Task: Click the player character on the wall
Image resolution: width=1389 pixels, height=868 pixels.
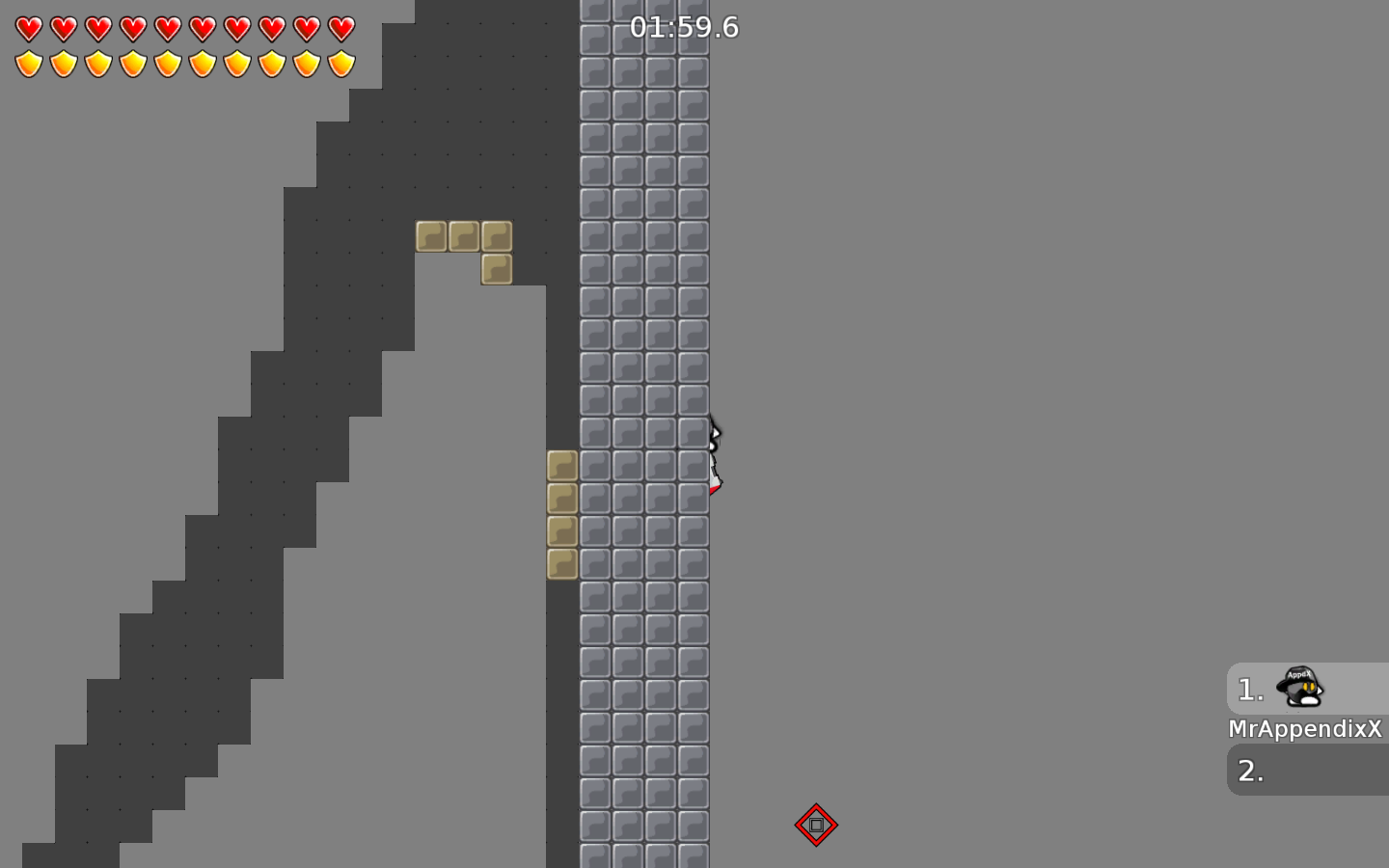Action: [x=712, y=453]
